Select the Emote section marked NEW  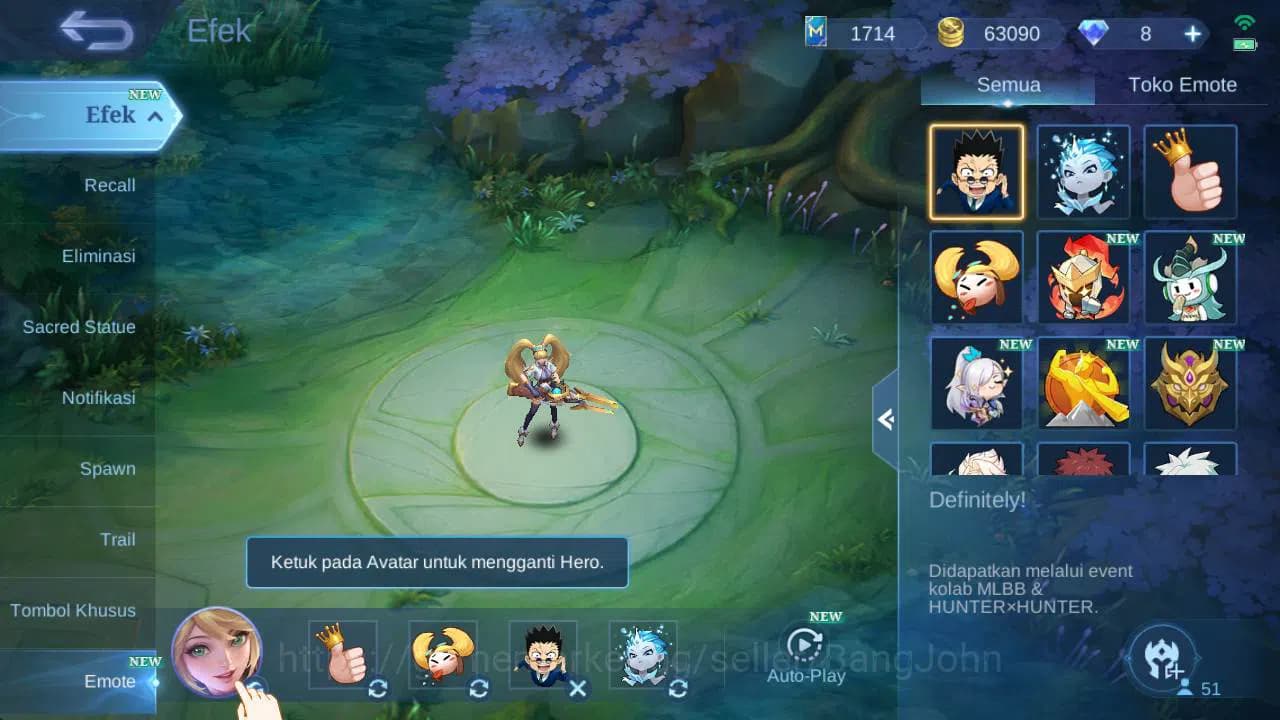pyautogui.click(x=109, y=681)
